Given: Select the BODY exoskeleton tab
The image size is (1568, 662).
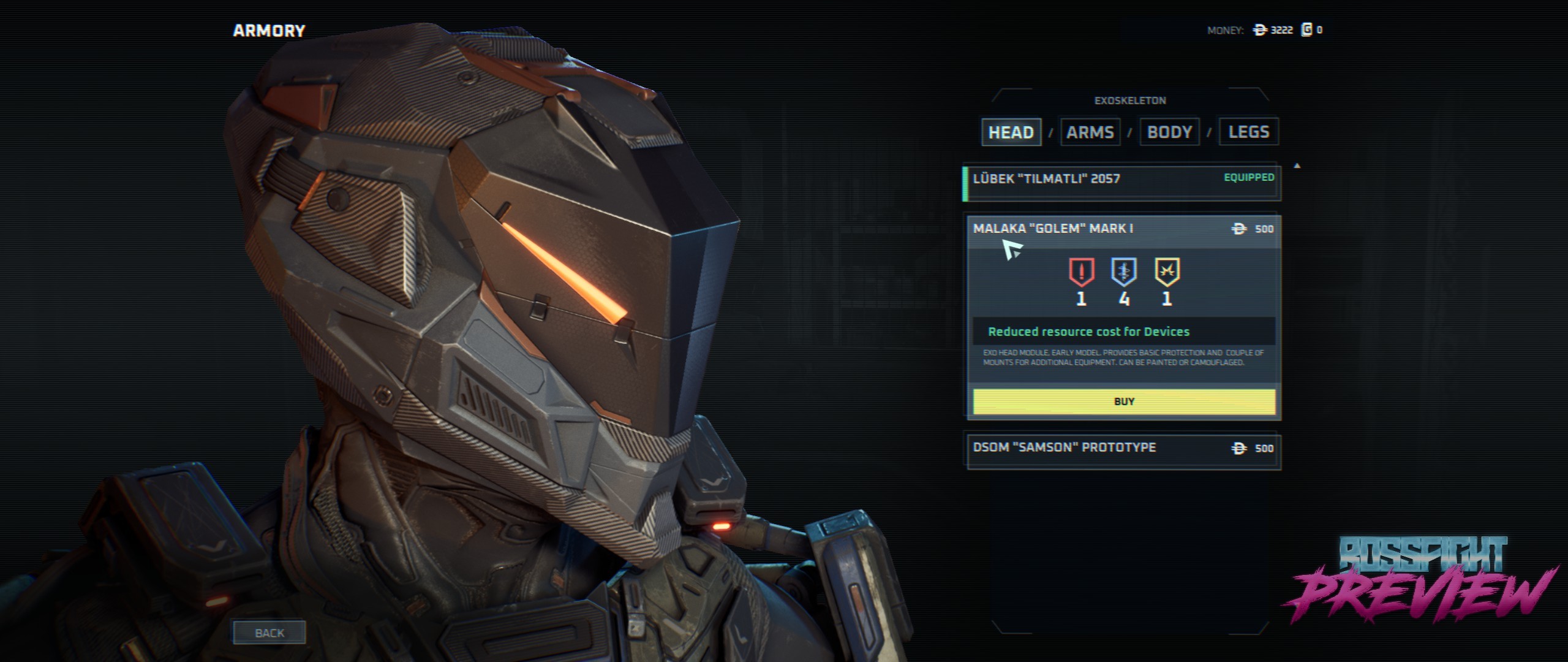Looking at the screenshot, I should [1169, 132].
